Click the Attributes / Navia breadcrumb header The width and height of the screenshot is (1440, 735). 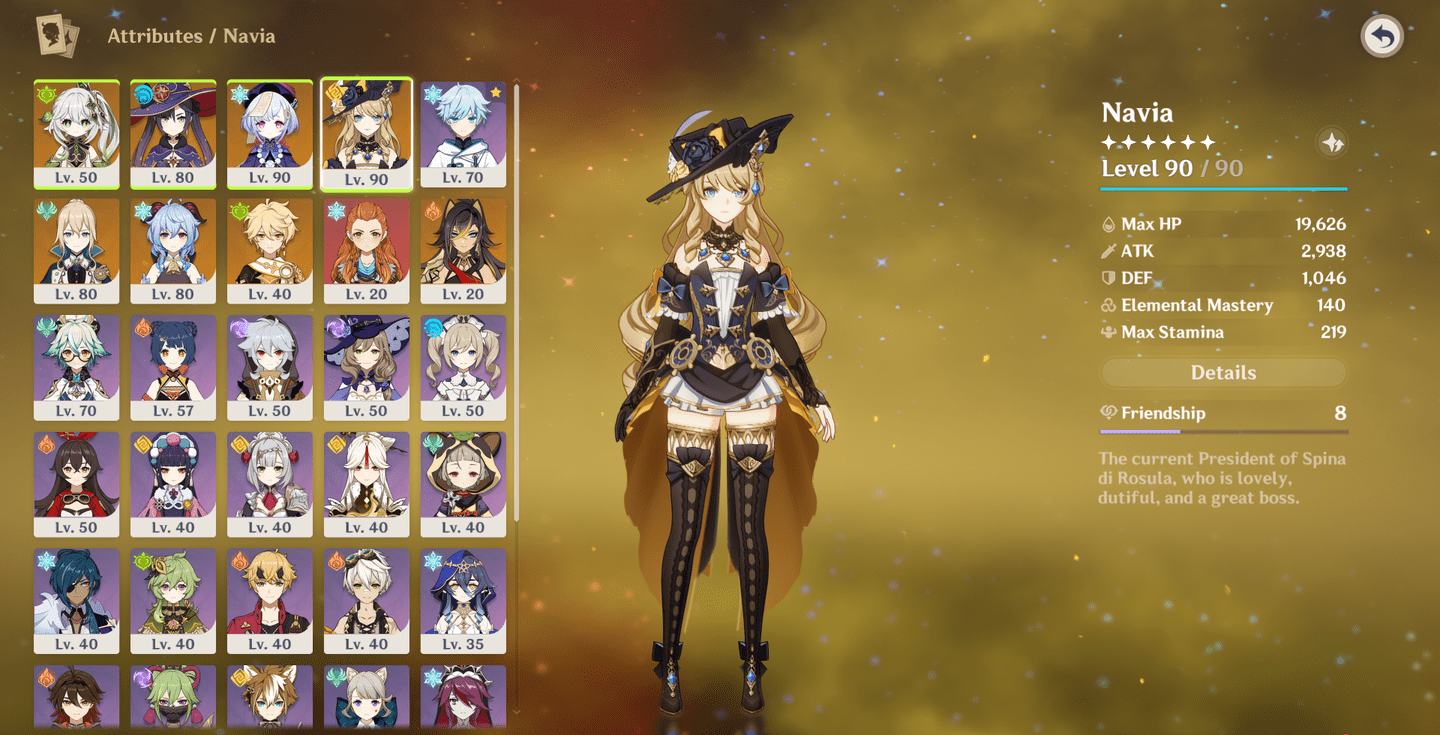coord(190,36)
